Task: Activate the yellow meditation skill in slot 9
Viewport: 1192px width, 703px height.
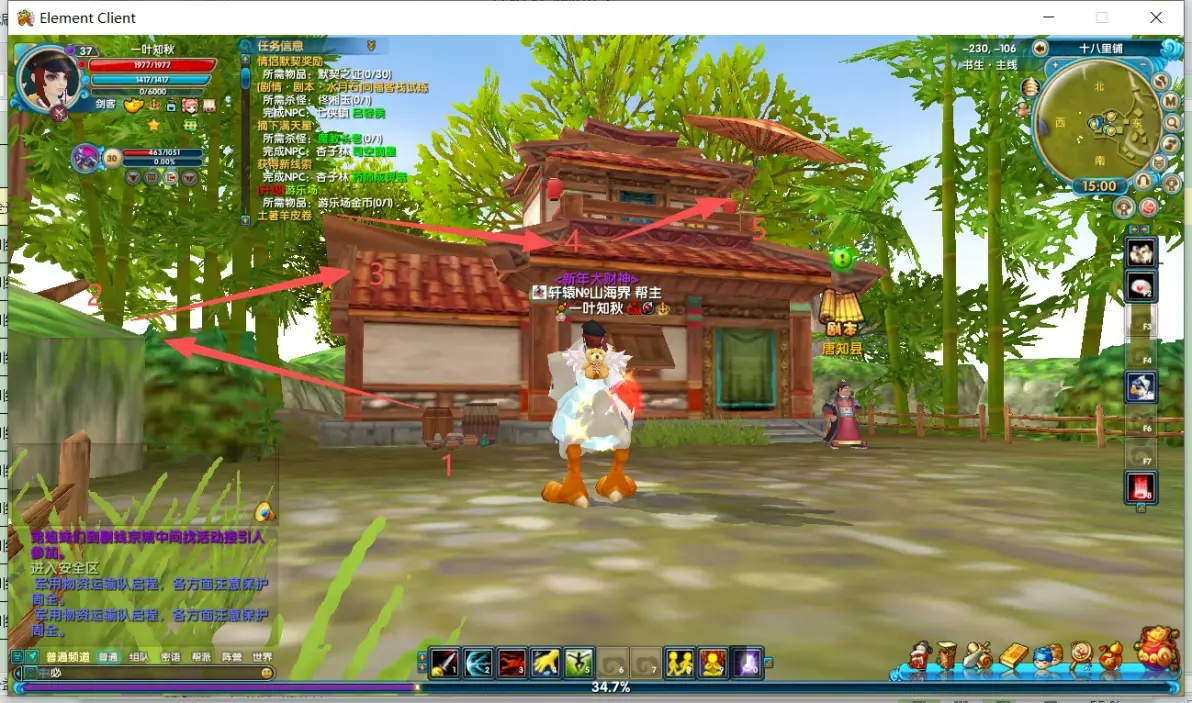Action: 713,662
